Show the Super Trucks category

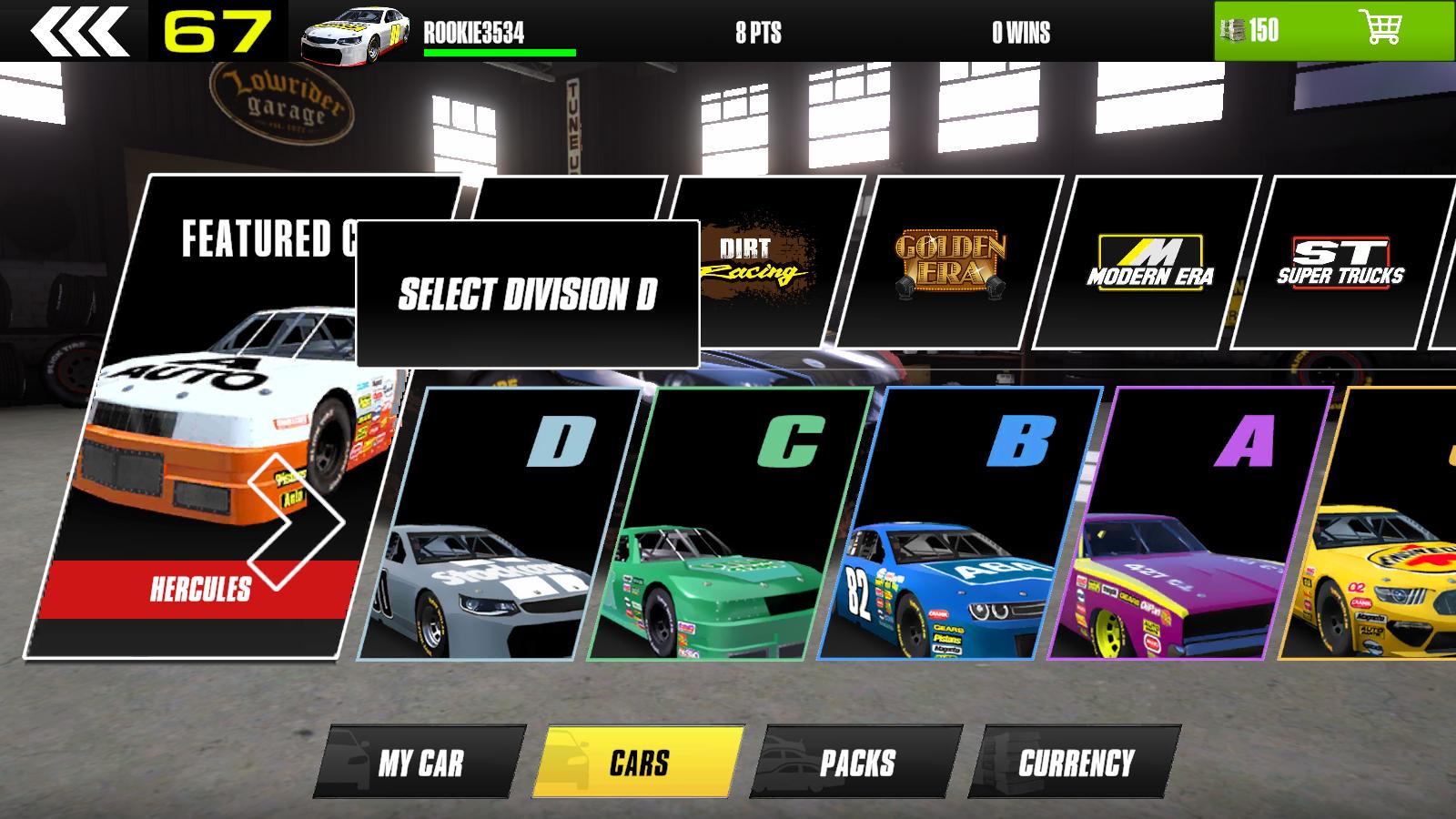[1340, 261]
